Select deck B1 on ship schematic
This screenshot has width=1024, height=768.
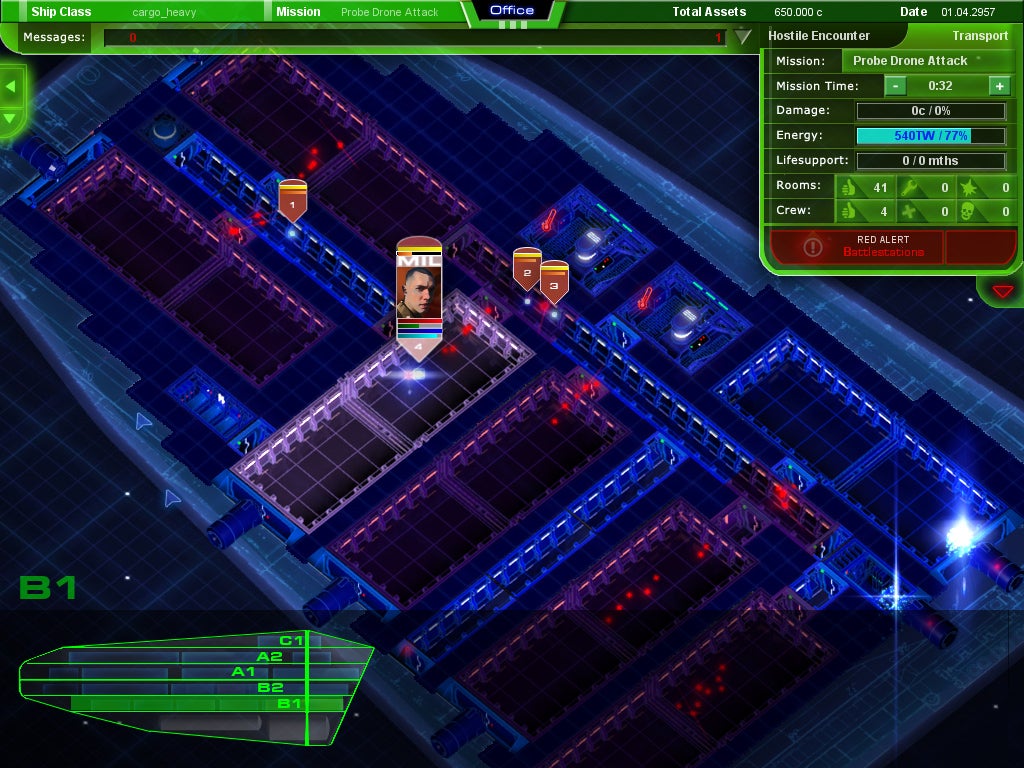coord(289,704)
